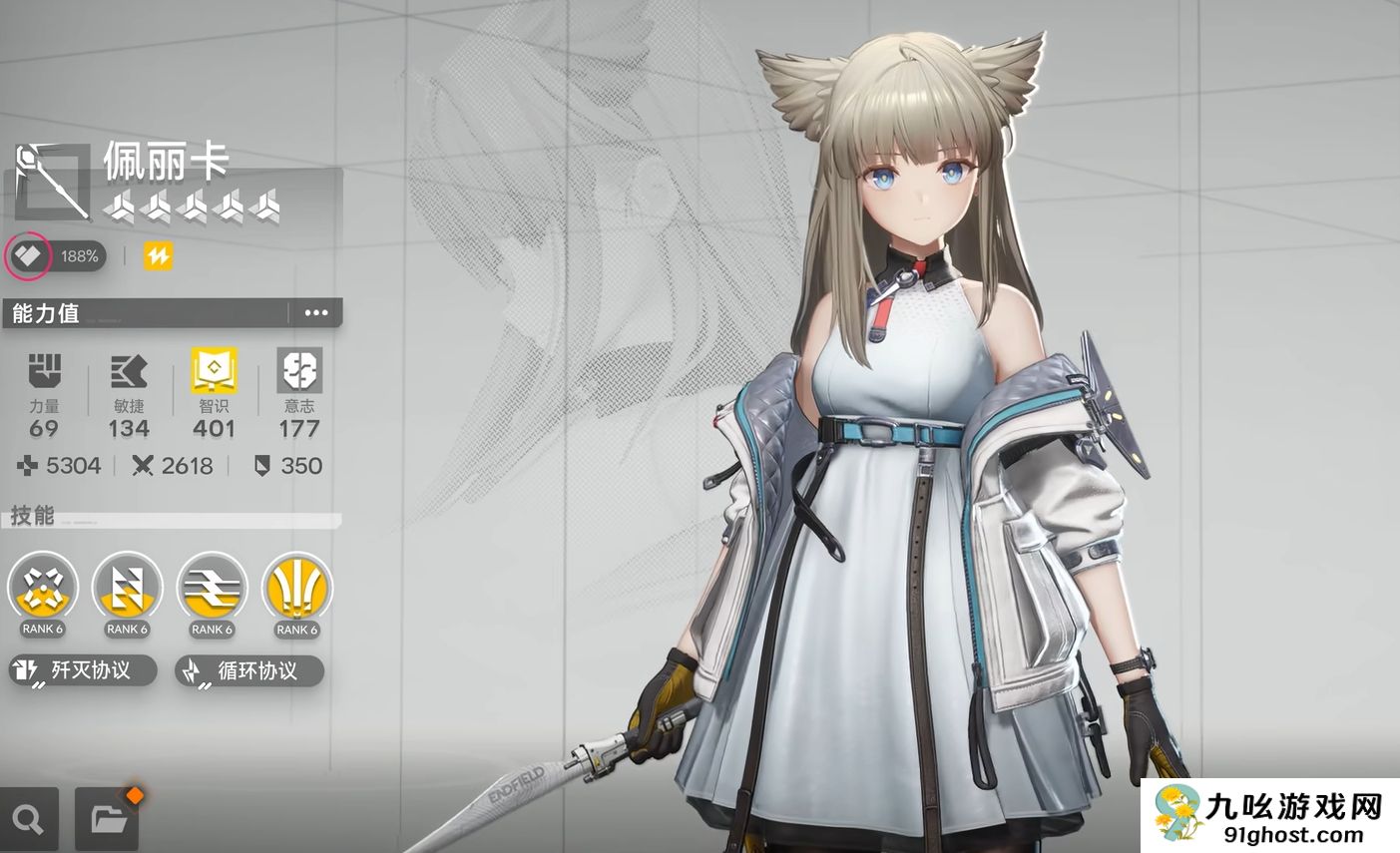The image size is (1400, 853).
Task: Choose the highlighted 智识 intellect attribute icon
Action: pos(214,371)
